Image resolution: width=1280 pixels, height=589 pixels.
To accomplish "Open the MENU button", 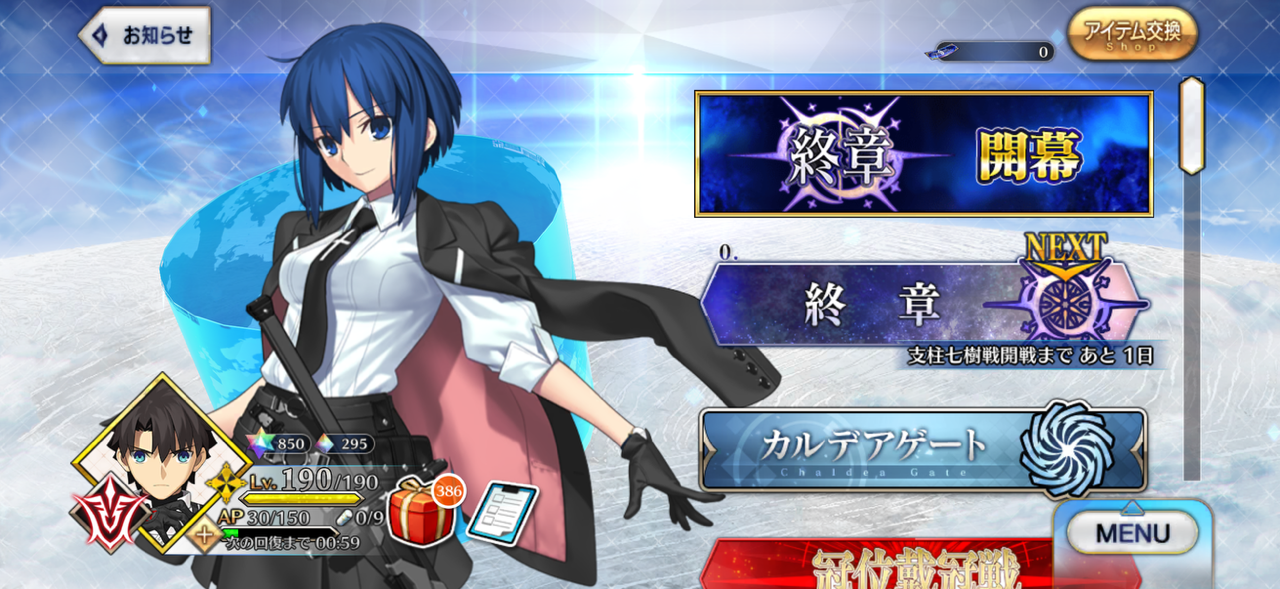I will click(1132, 532).
